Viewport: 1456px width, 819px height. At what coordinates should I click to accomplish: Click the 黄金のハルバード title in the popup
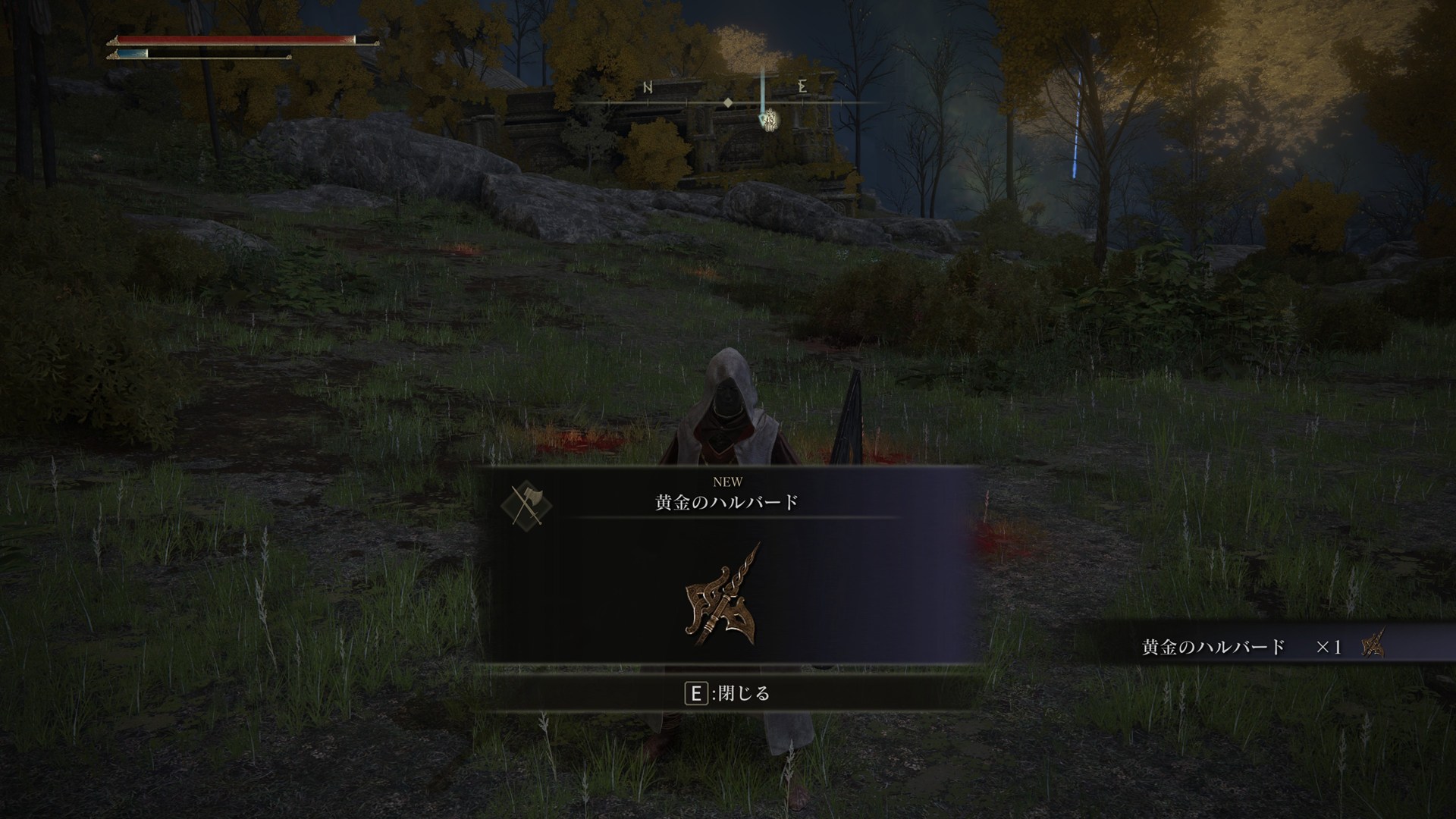coord(726,503)
